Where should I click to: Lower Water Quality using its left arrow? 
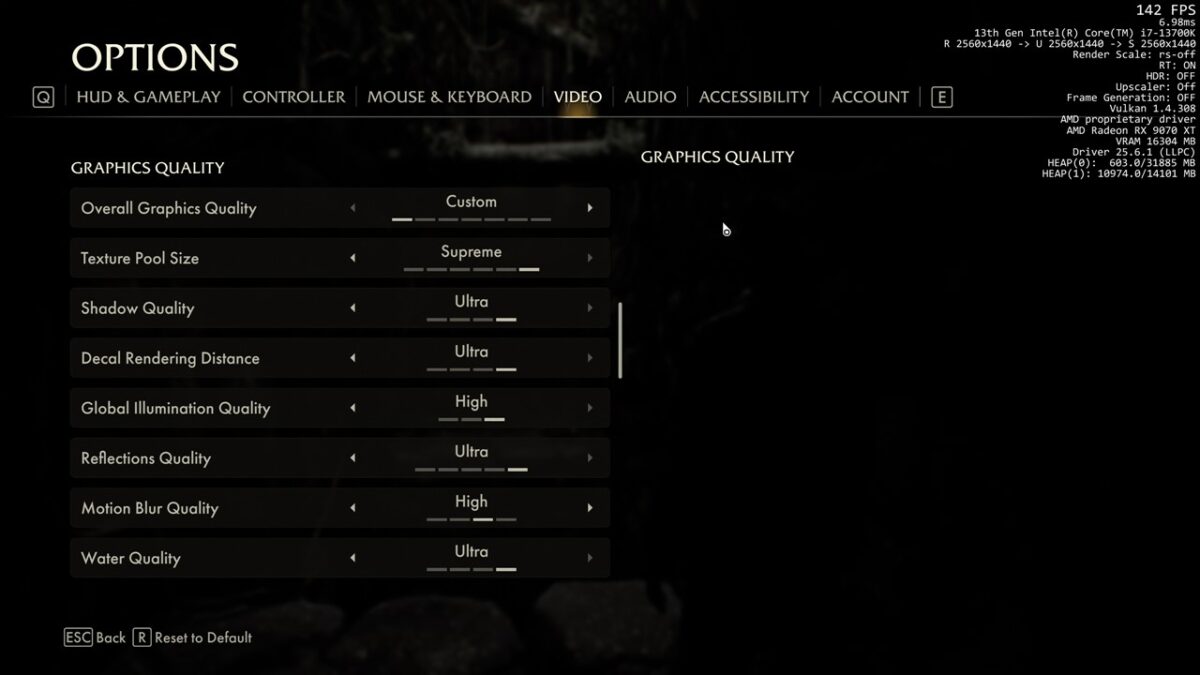pos(352,558)
